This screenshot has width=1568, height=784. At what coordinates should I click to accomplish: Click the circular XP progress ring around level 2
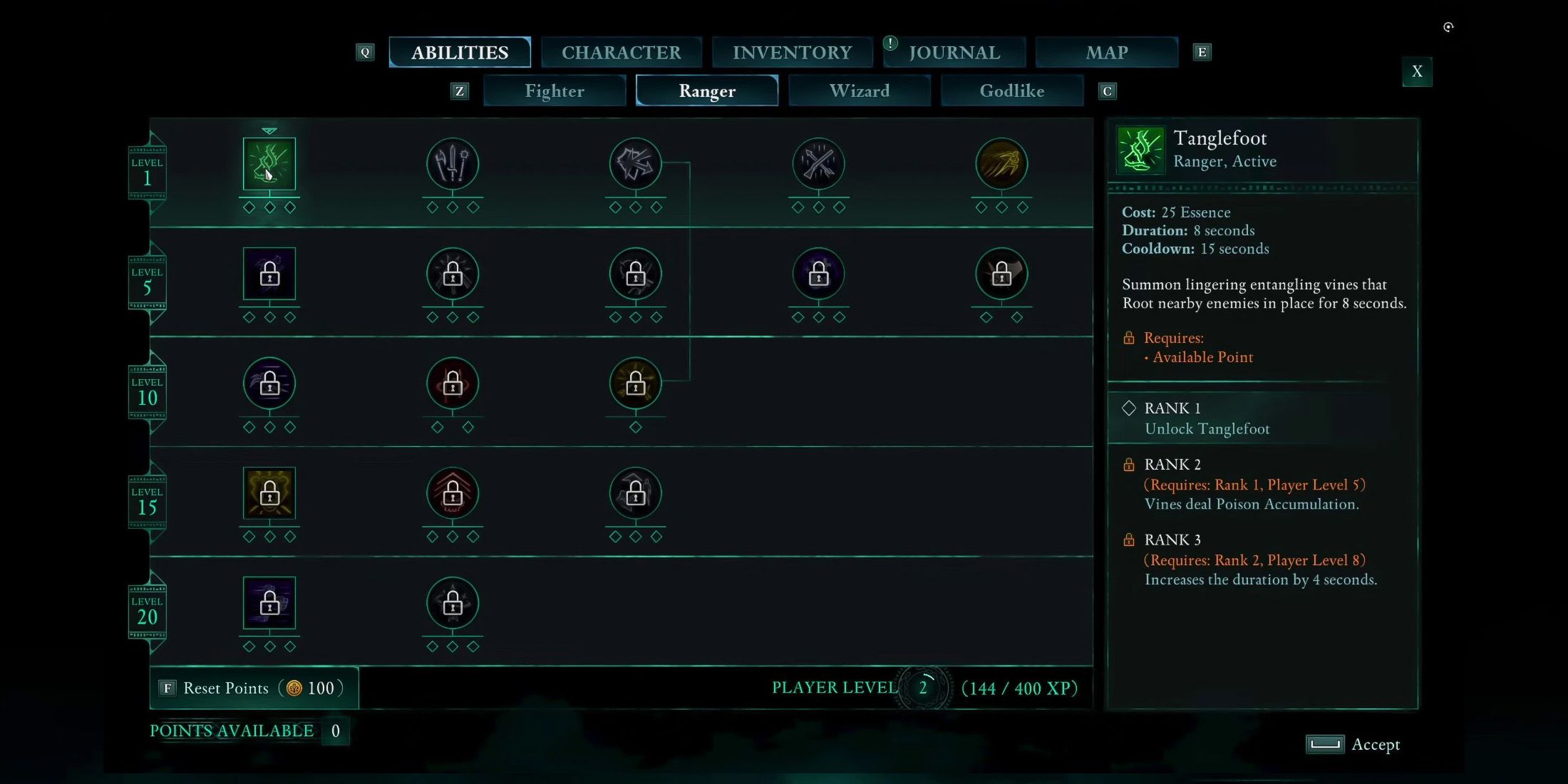click(924, 688)
